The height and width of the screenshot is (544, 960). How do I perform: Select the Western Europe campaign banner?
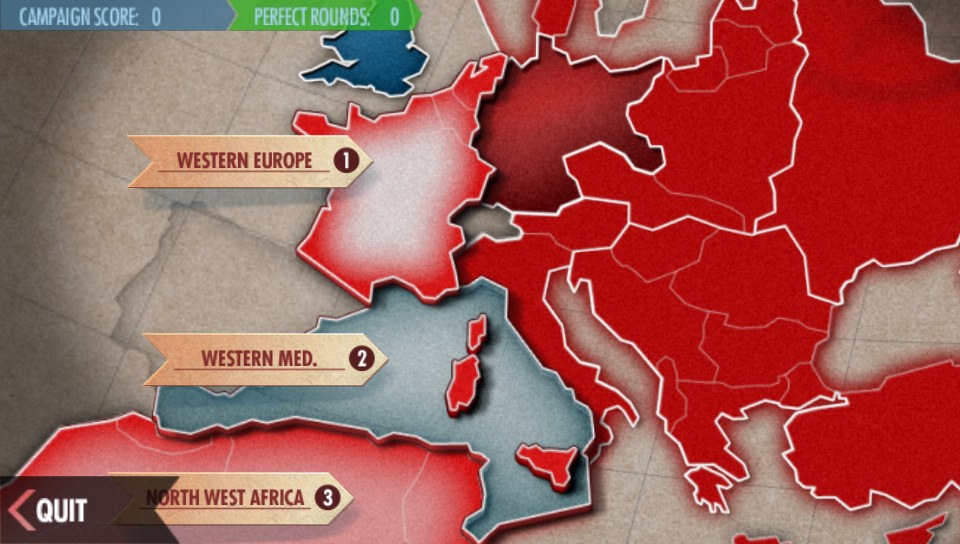(x=250, y=161)
